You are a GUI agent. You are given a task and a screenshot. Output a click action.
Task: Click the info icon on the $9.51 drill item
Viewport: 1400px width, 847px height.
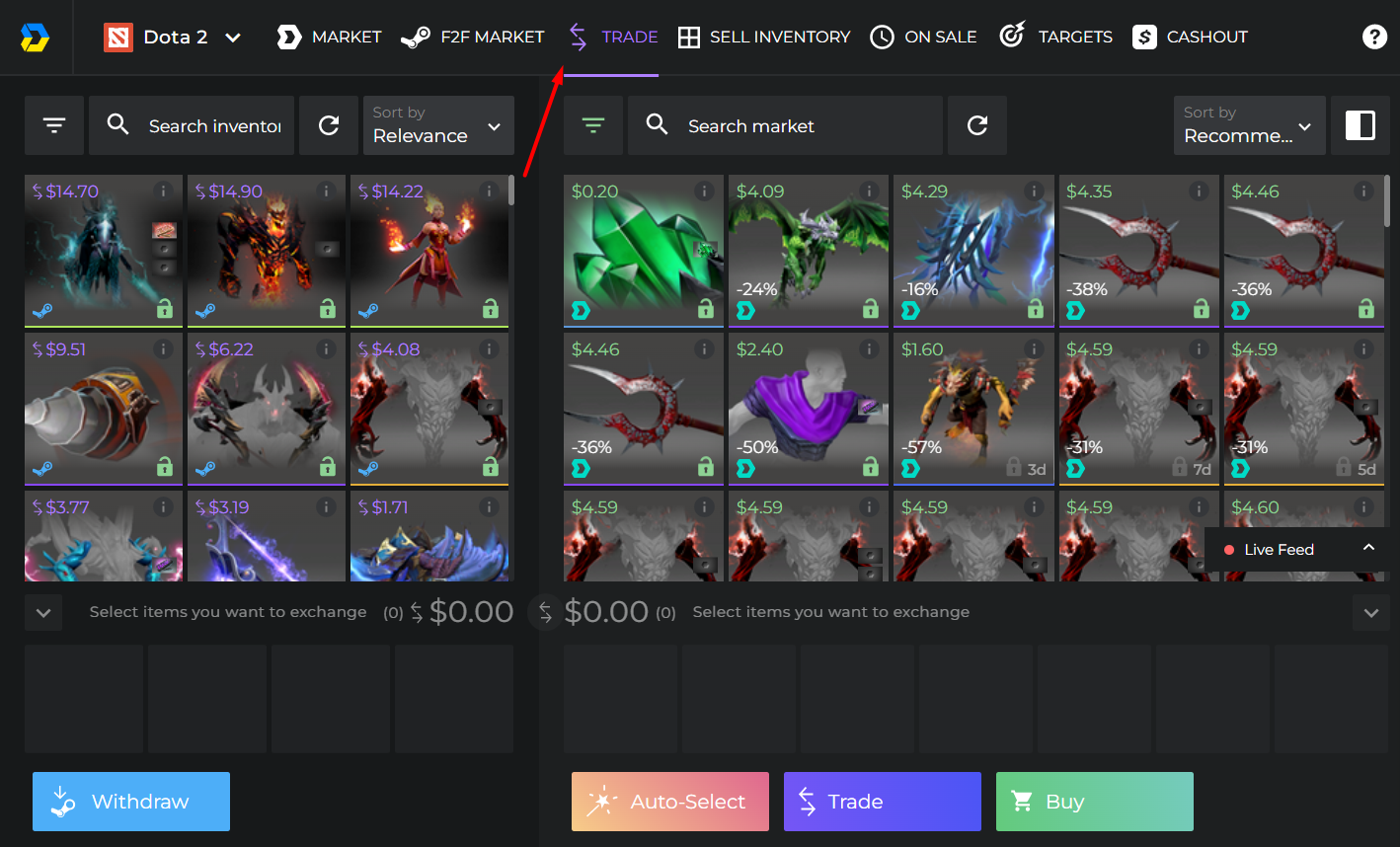(162, 347)
